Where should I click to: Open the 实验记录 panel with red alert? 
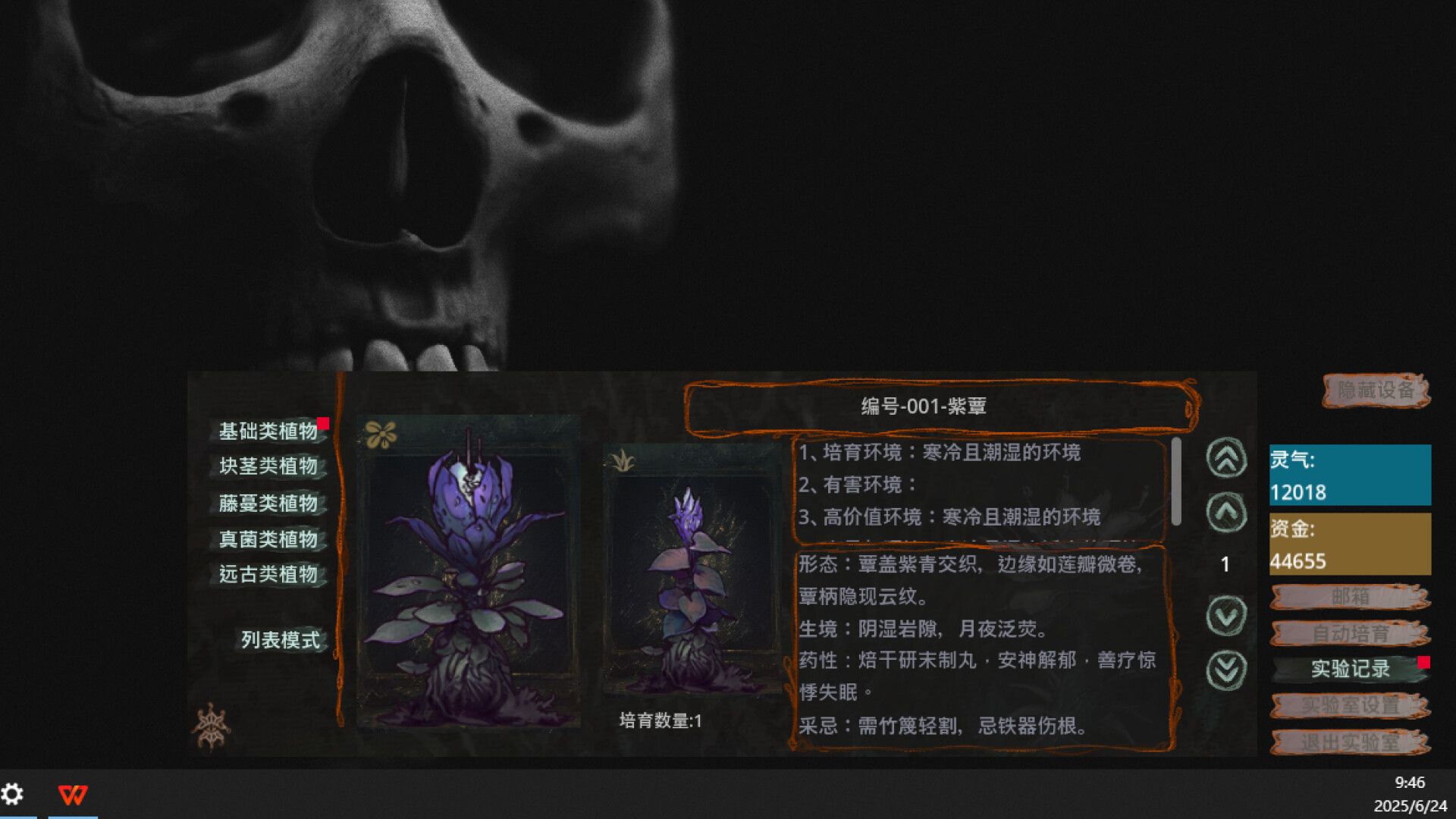(1351, 669)
